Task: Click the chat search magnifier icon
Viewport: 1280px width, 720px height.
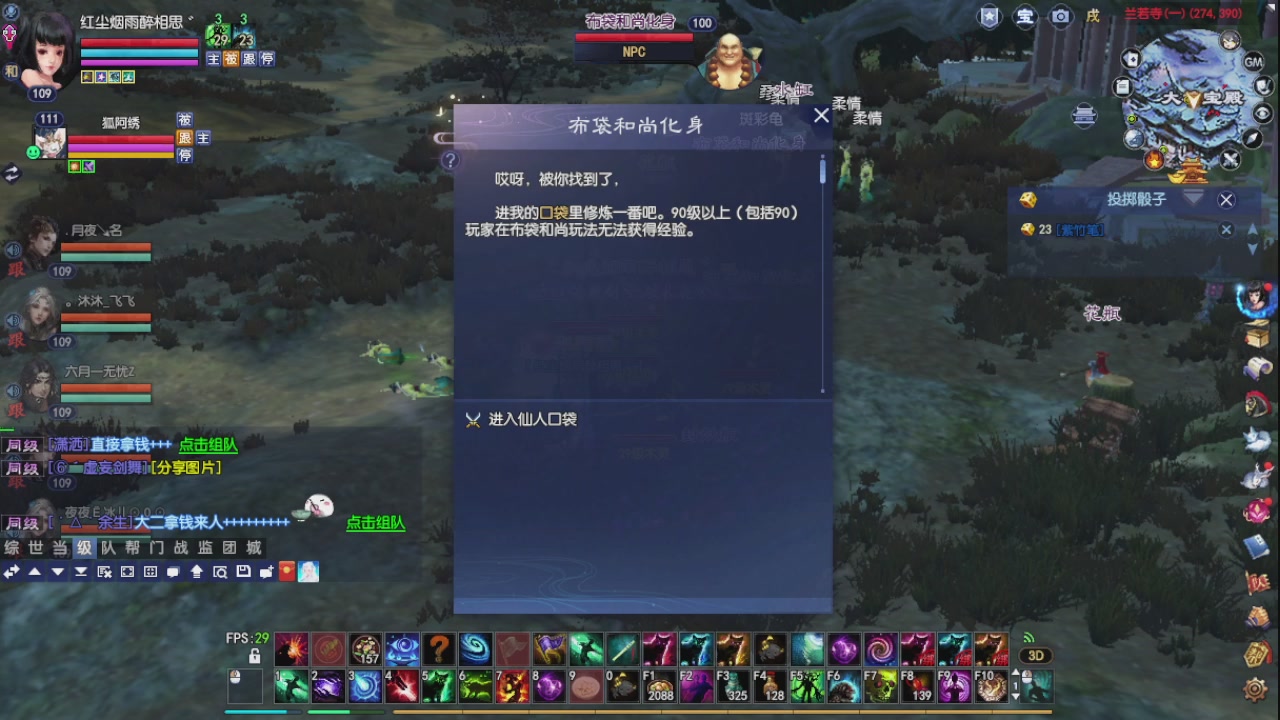Action: pos(220,572)
